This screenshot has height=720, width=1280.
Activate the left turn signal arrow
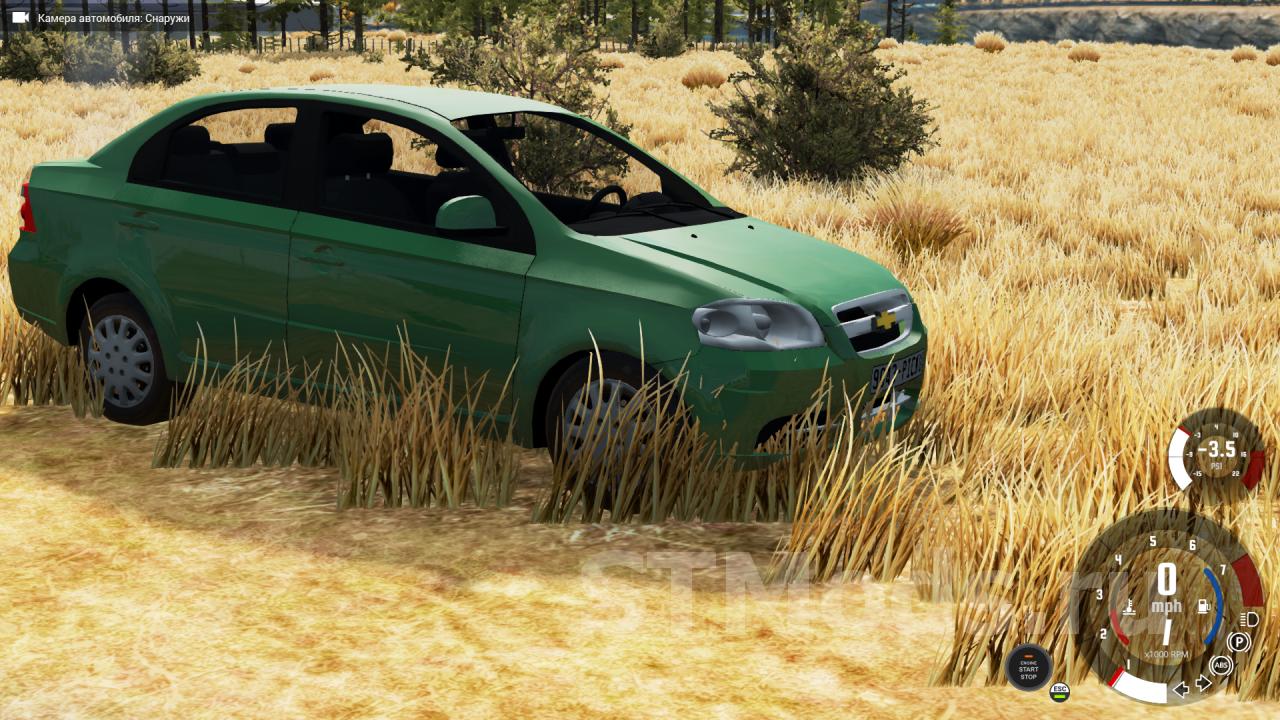coord(1181,688)
